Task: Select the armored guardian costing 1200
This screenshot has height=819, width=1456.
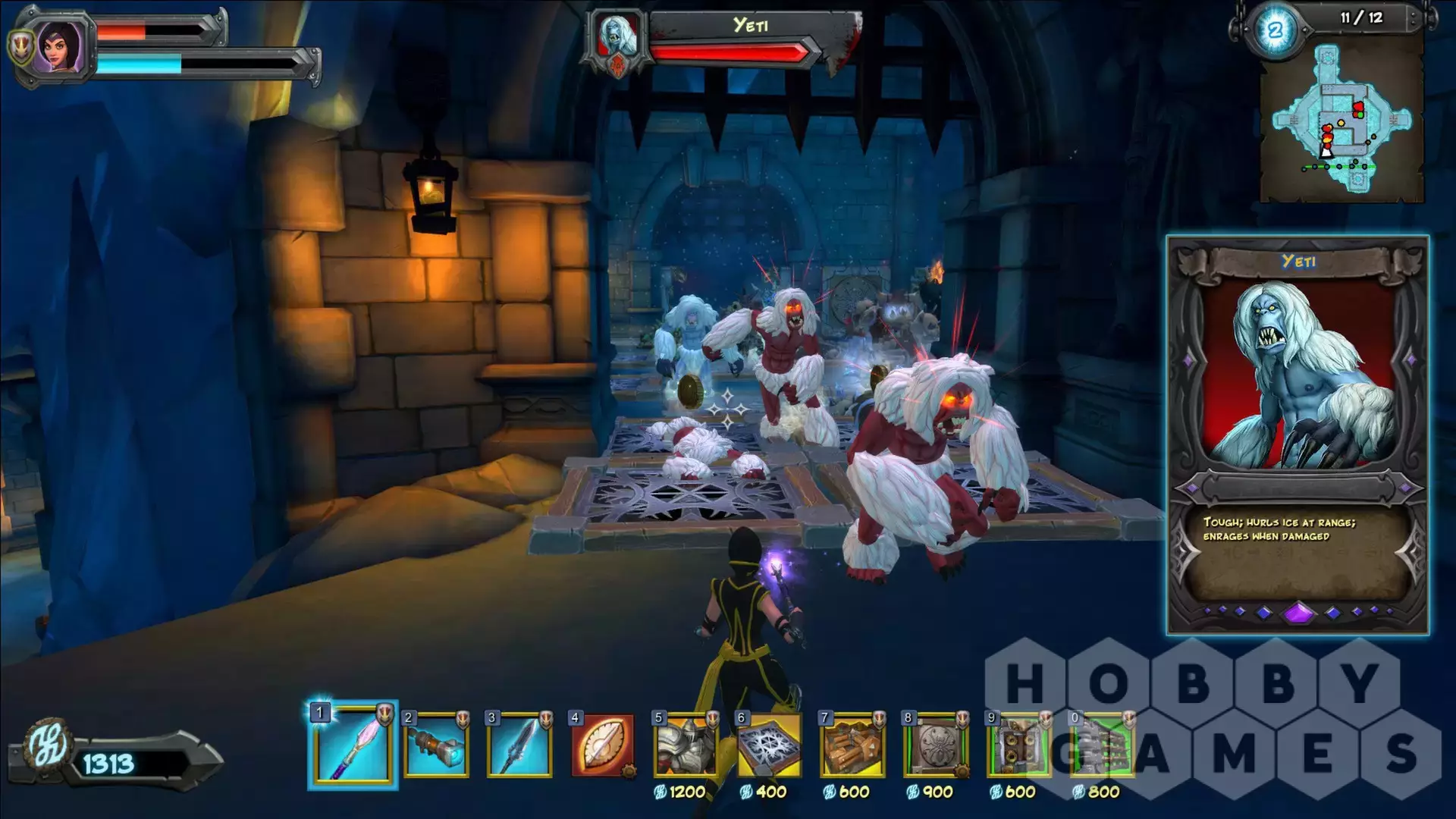Action: coord(686,746)
